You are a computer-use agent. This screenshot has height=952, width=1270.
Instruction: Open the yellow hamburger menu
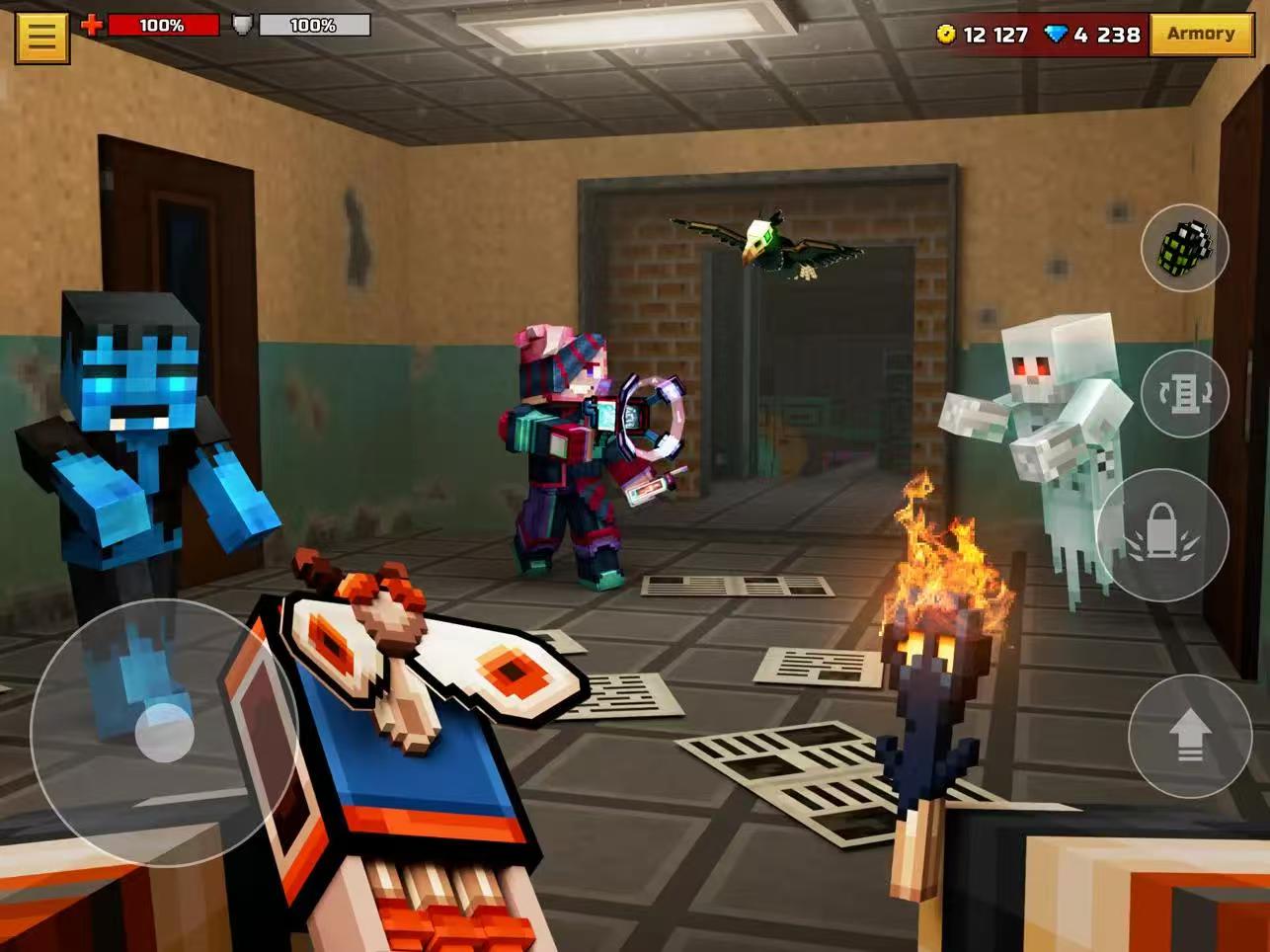41,37
